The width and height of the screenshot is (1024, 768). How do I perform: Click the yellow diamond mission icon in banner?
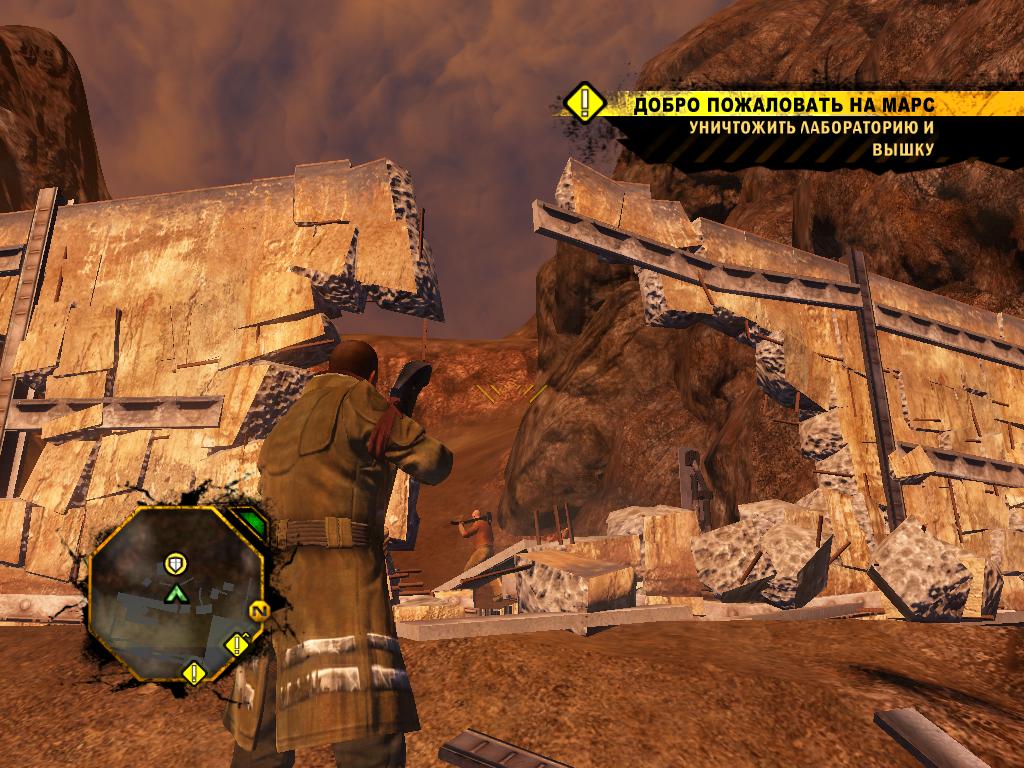pyautogui.click(x=582, y=104)
